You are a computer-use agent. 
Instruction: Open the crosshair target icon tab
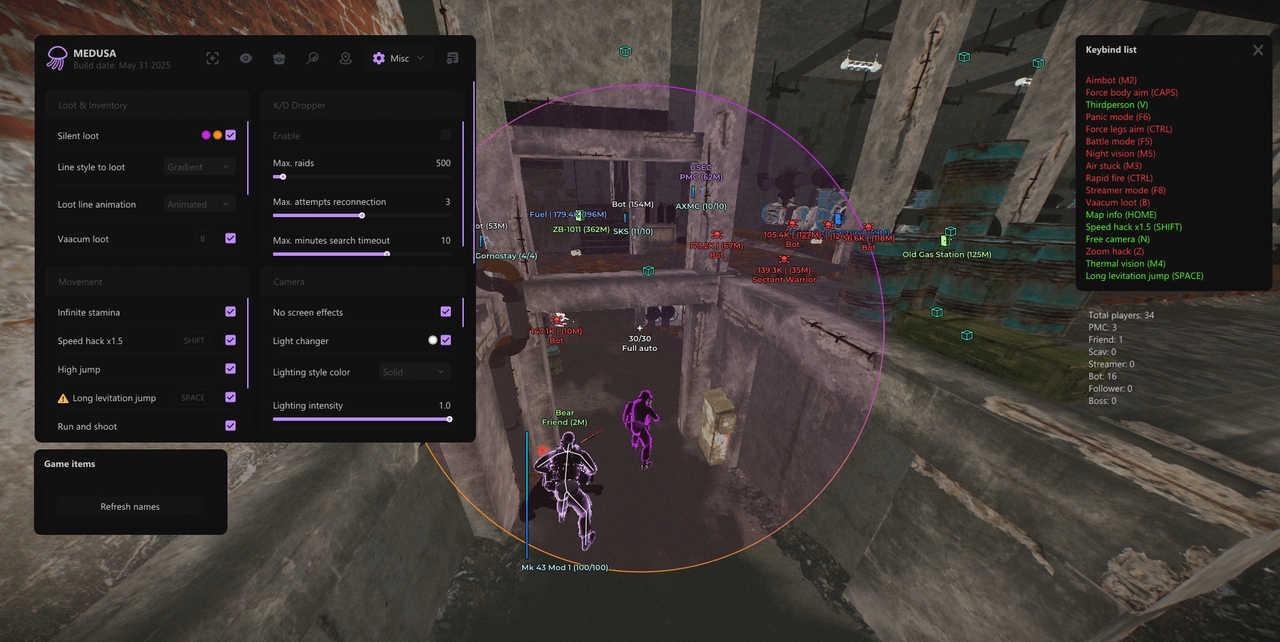(213, 58)
